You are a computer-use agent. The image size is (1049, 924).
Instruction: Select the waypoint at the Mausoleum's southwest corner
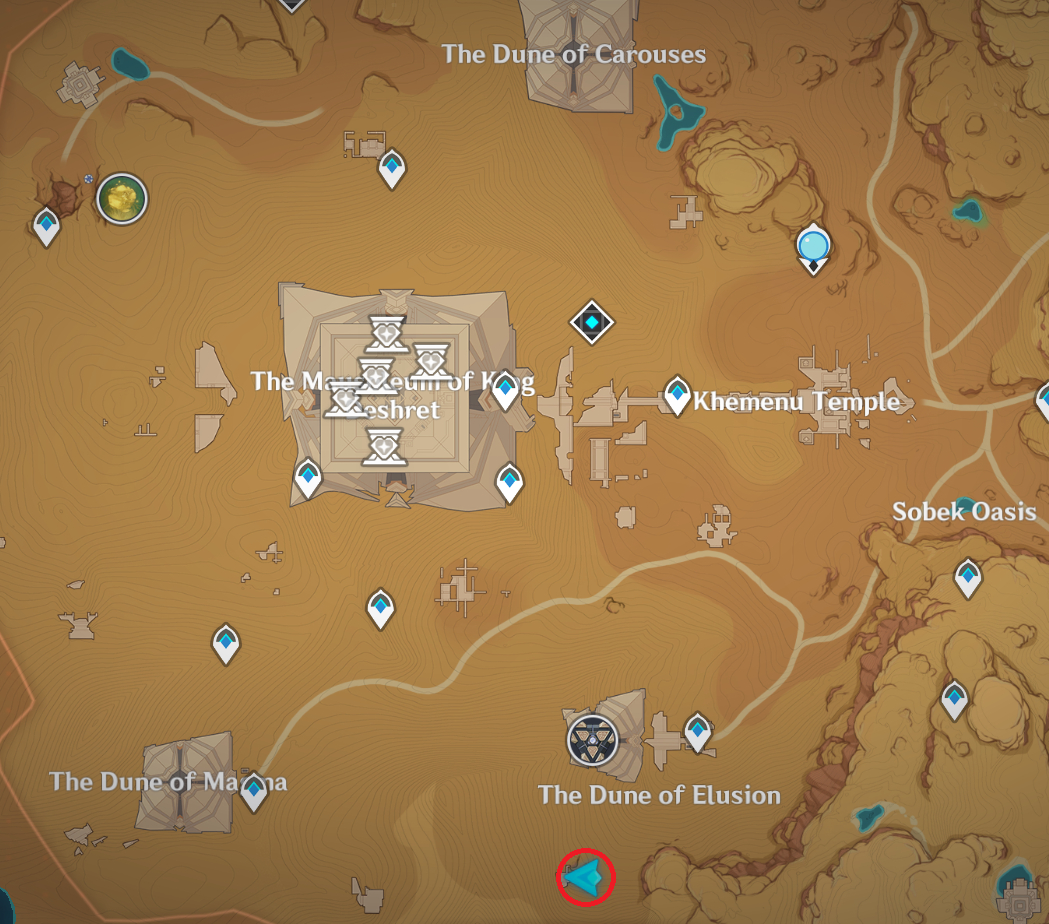pos(308,477)
